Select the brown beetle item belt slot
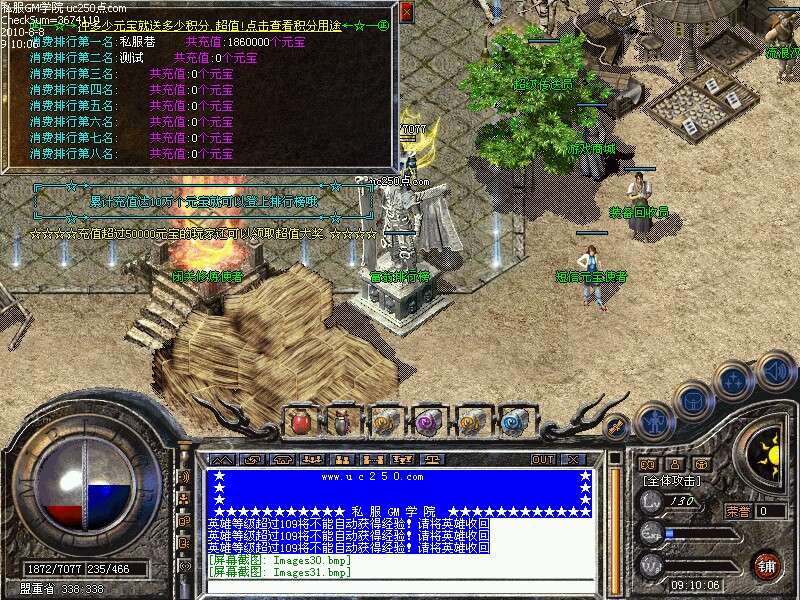 pos(343,422)
